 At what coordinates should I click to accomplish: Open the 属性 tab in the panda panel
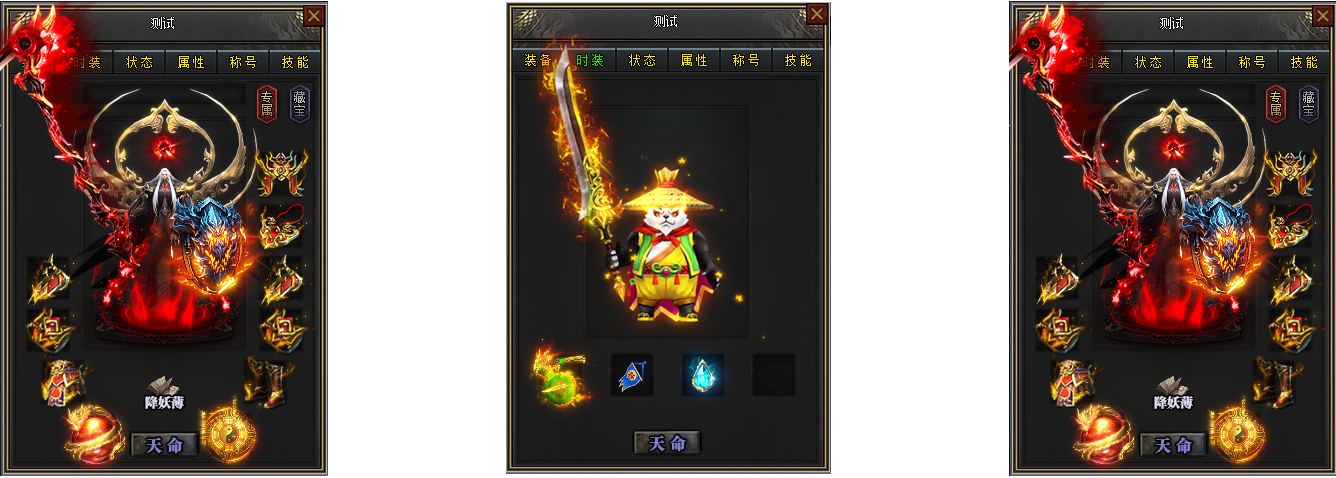[x=694, y=60]
